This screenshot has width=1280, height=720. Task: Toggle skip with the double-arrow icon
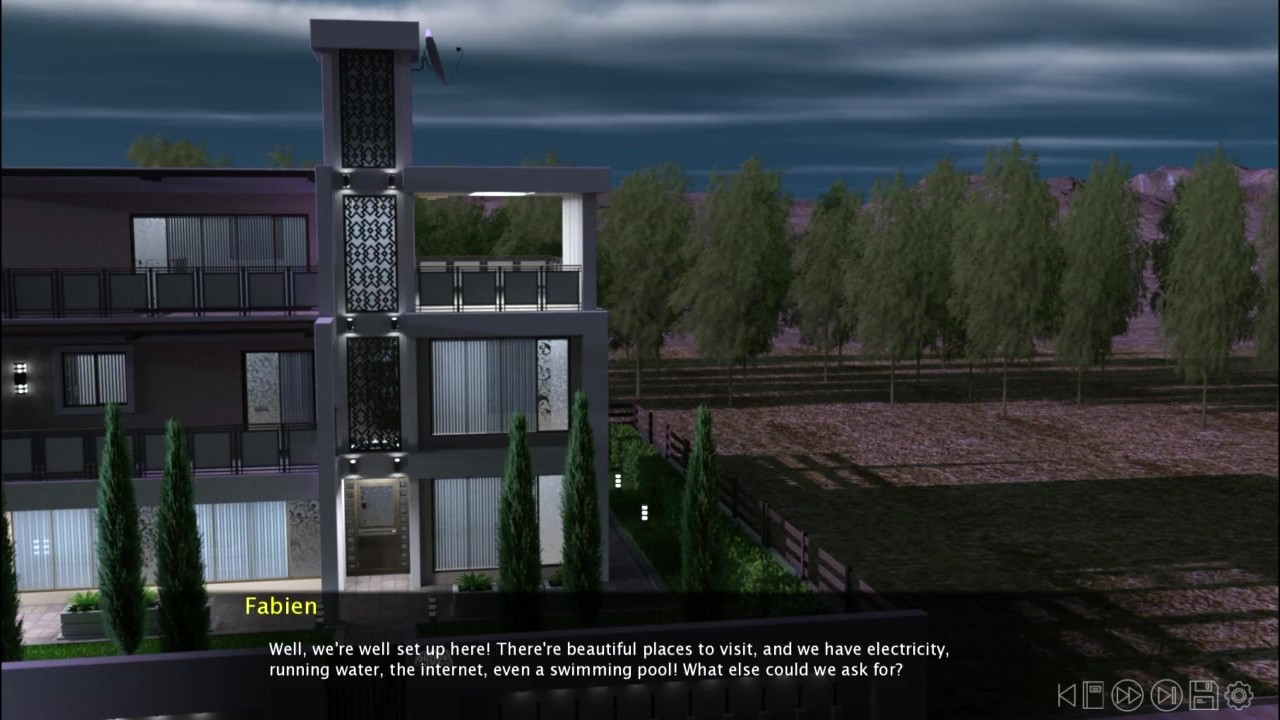(x=1128, y=695)
